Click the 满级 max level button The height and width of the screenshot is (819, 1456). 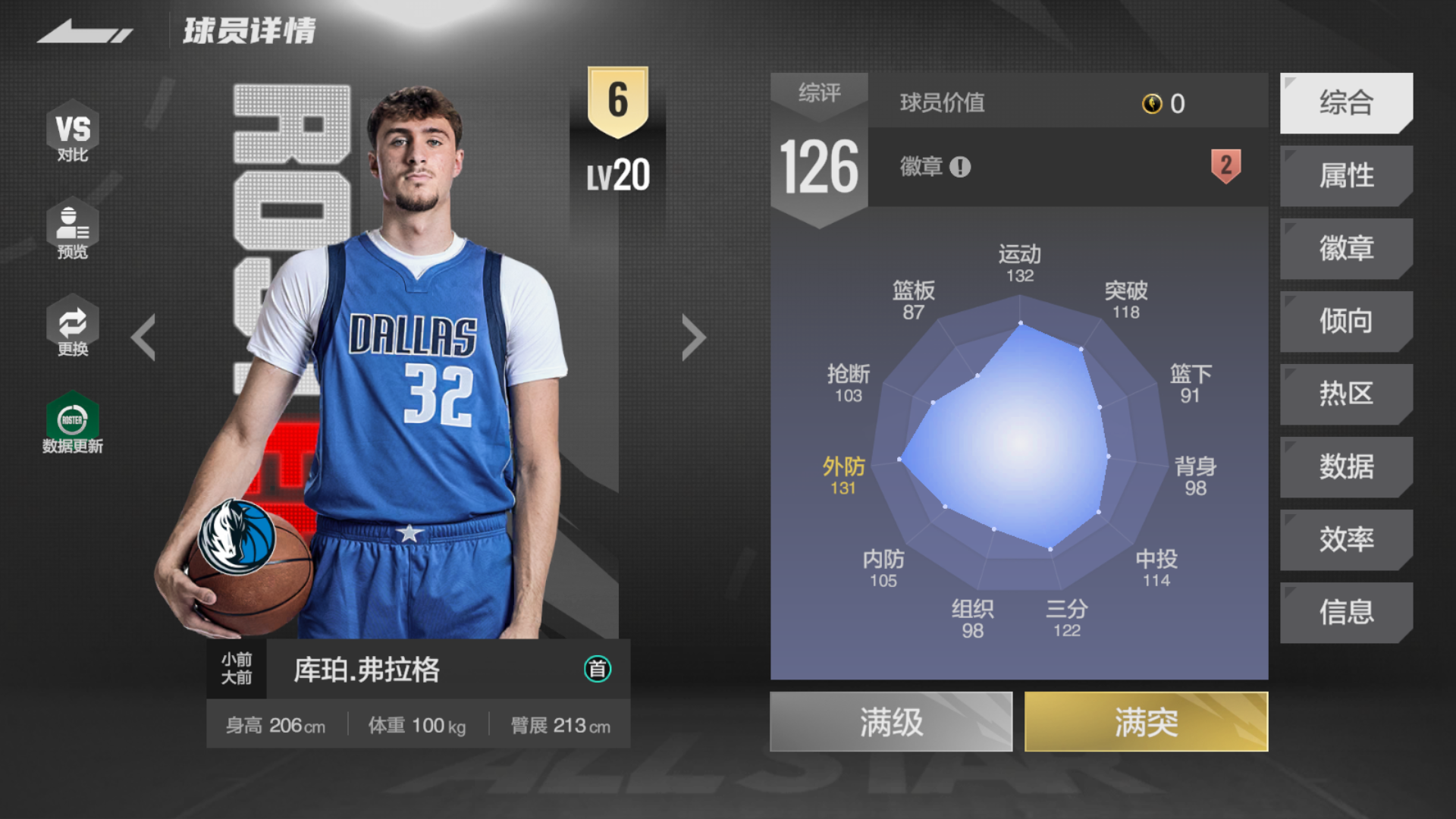click(x=891, y=722)
